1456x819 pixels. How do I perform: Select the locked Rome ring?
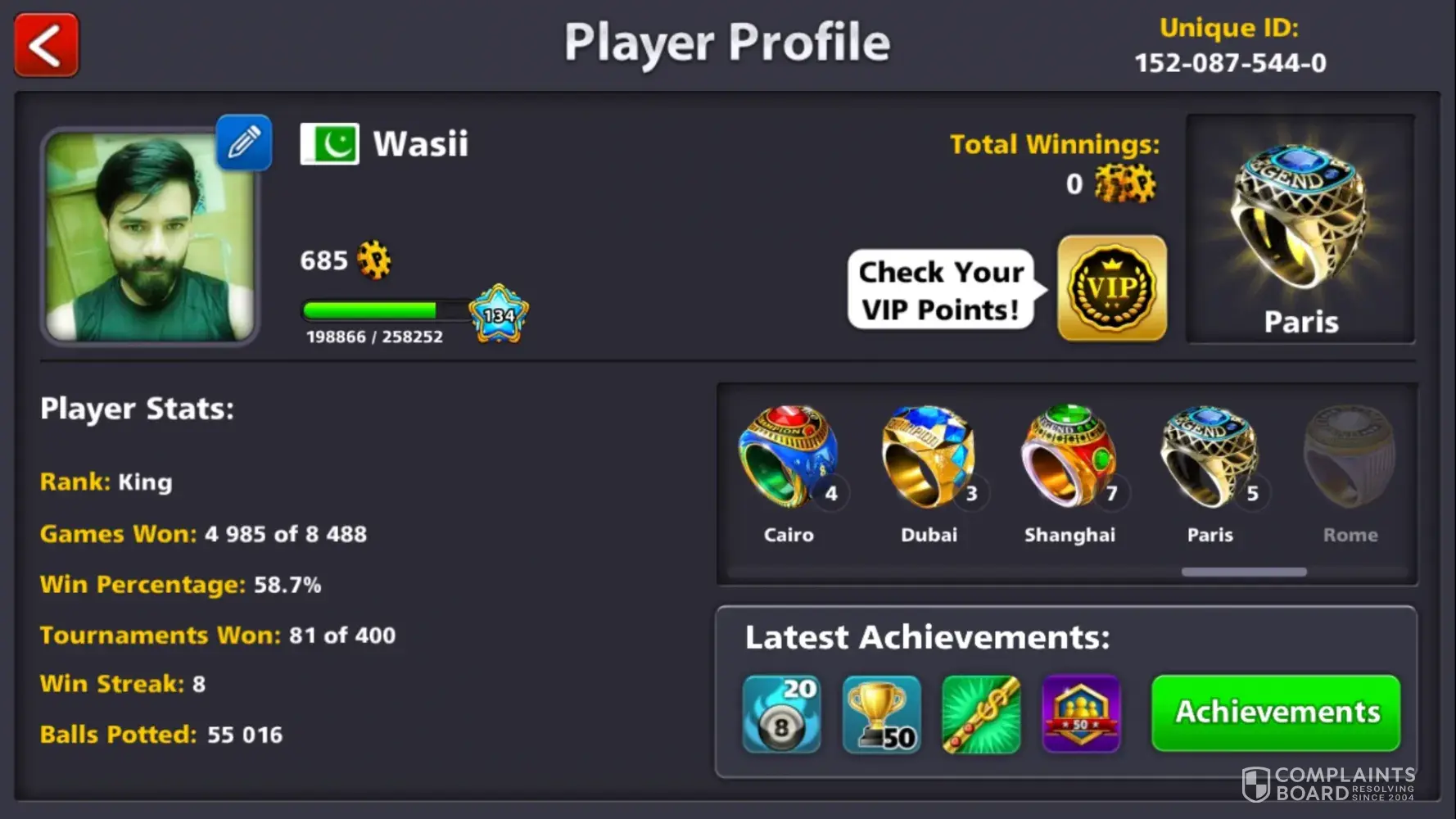point(1350,459)
